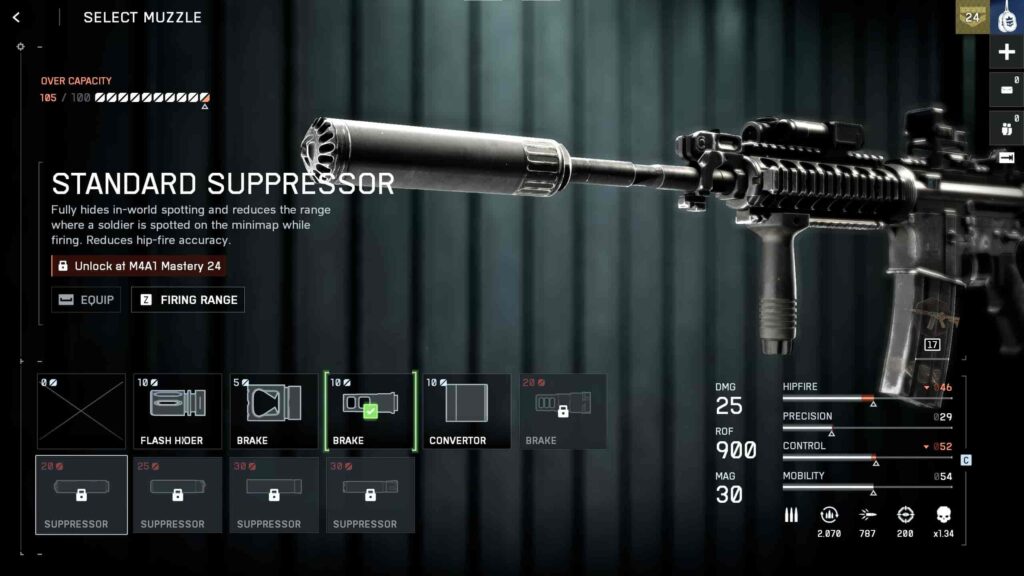Choose the Convertor muzzle
Image resolution: width=1024 pixels, height=576 pixels.
click(466, 411)
